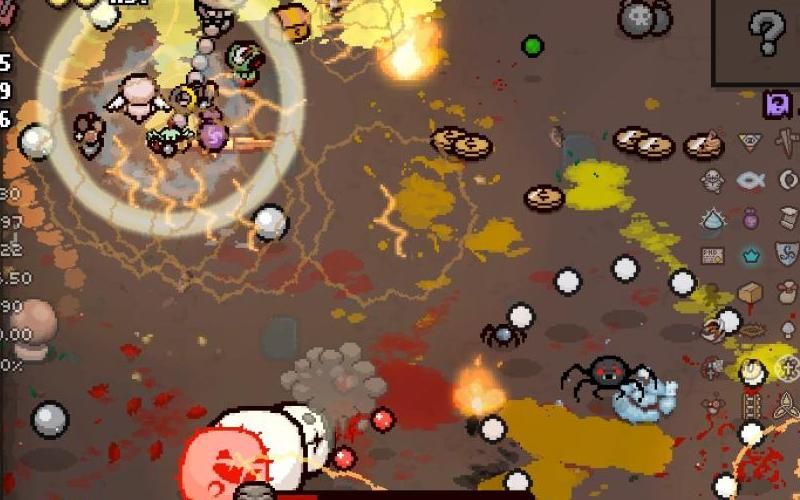Click the blue water drop item icon
The image size is (800, 500).
(712, 218)
